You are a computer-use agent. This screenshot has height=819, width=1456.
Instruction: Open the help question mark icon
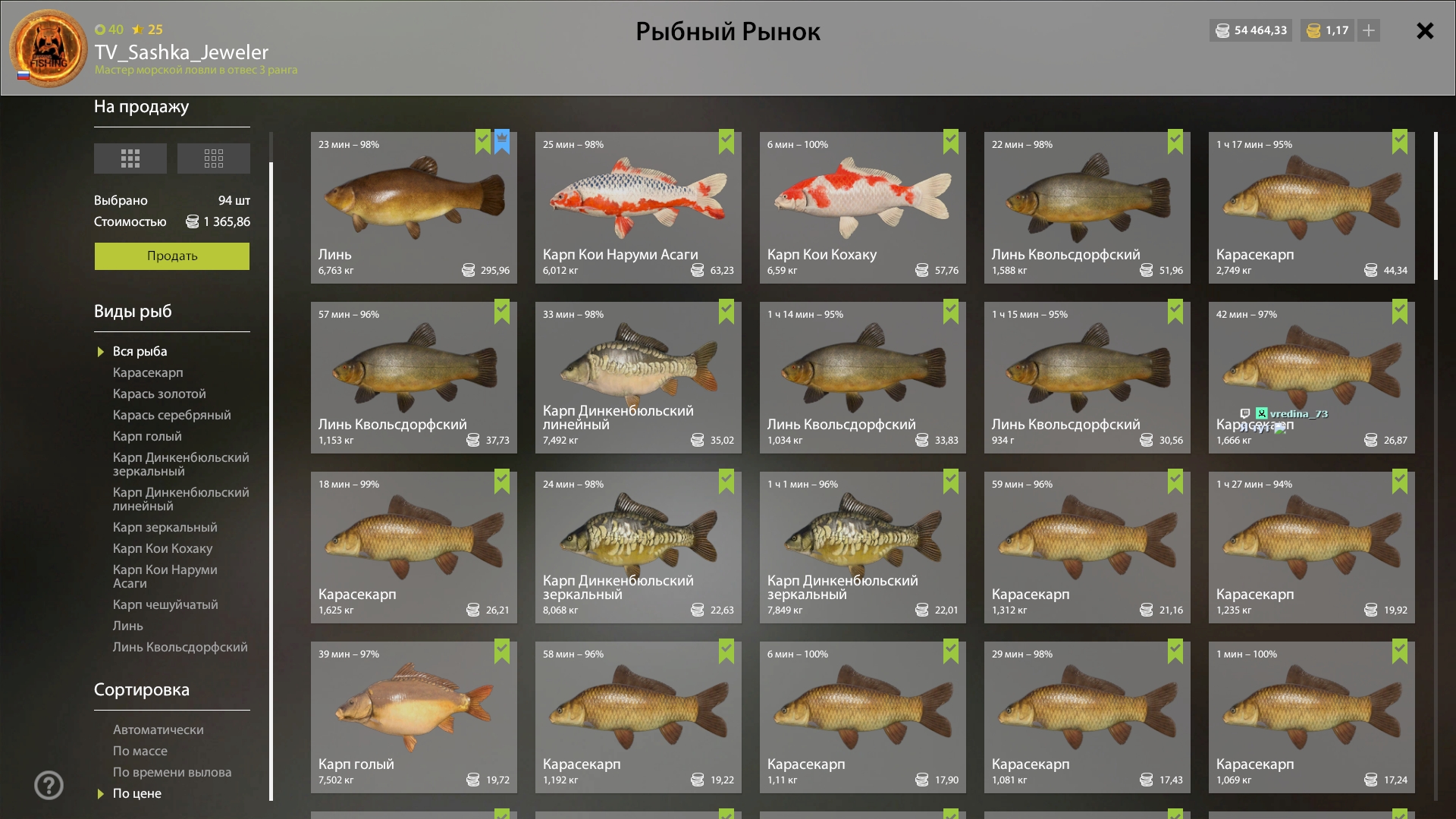click(x=49, y=786)
